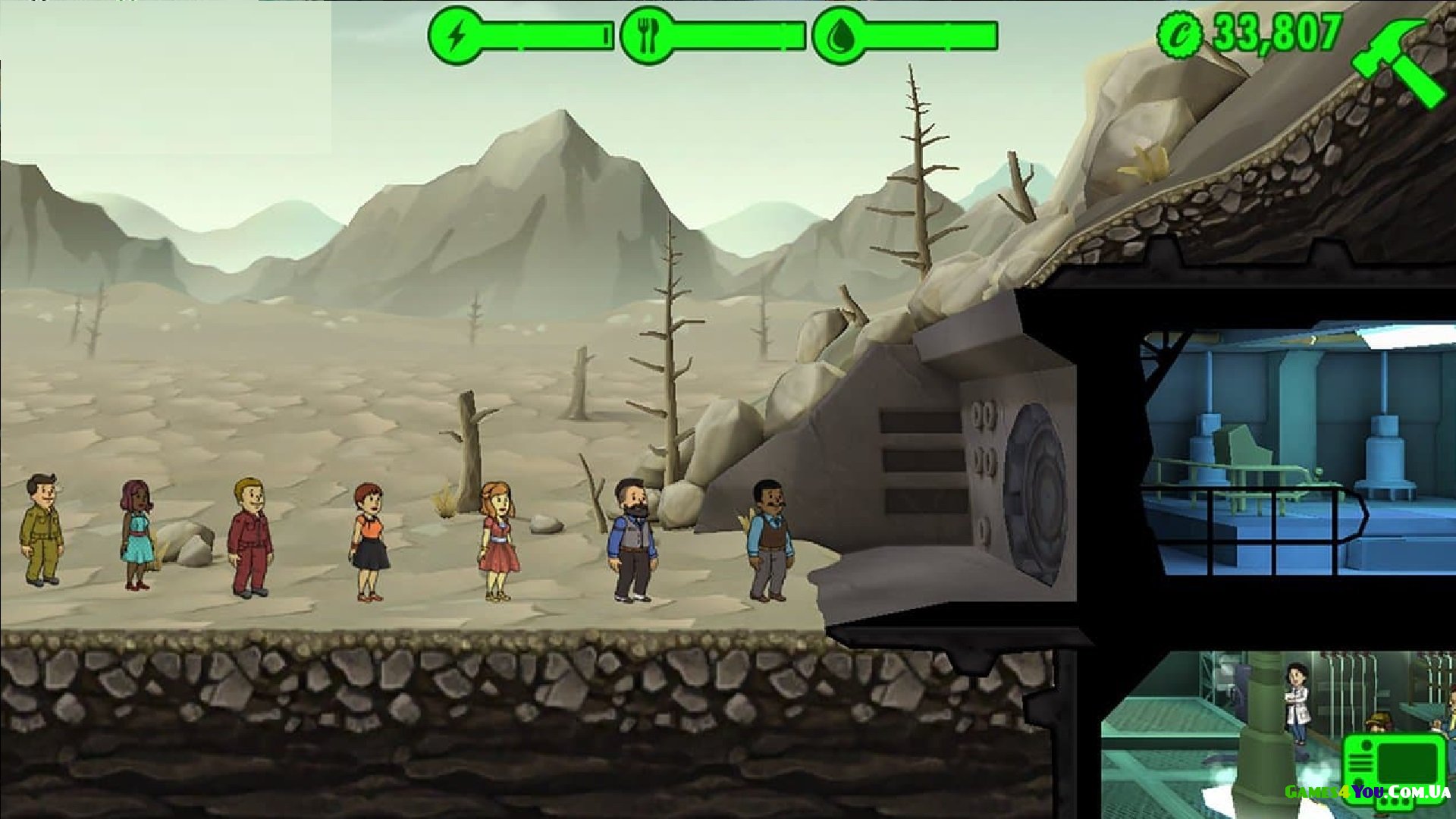Open the Pip-Boy menu button

pyautogui.click(x=1393, y=767)
